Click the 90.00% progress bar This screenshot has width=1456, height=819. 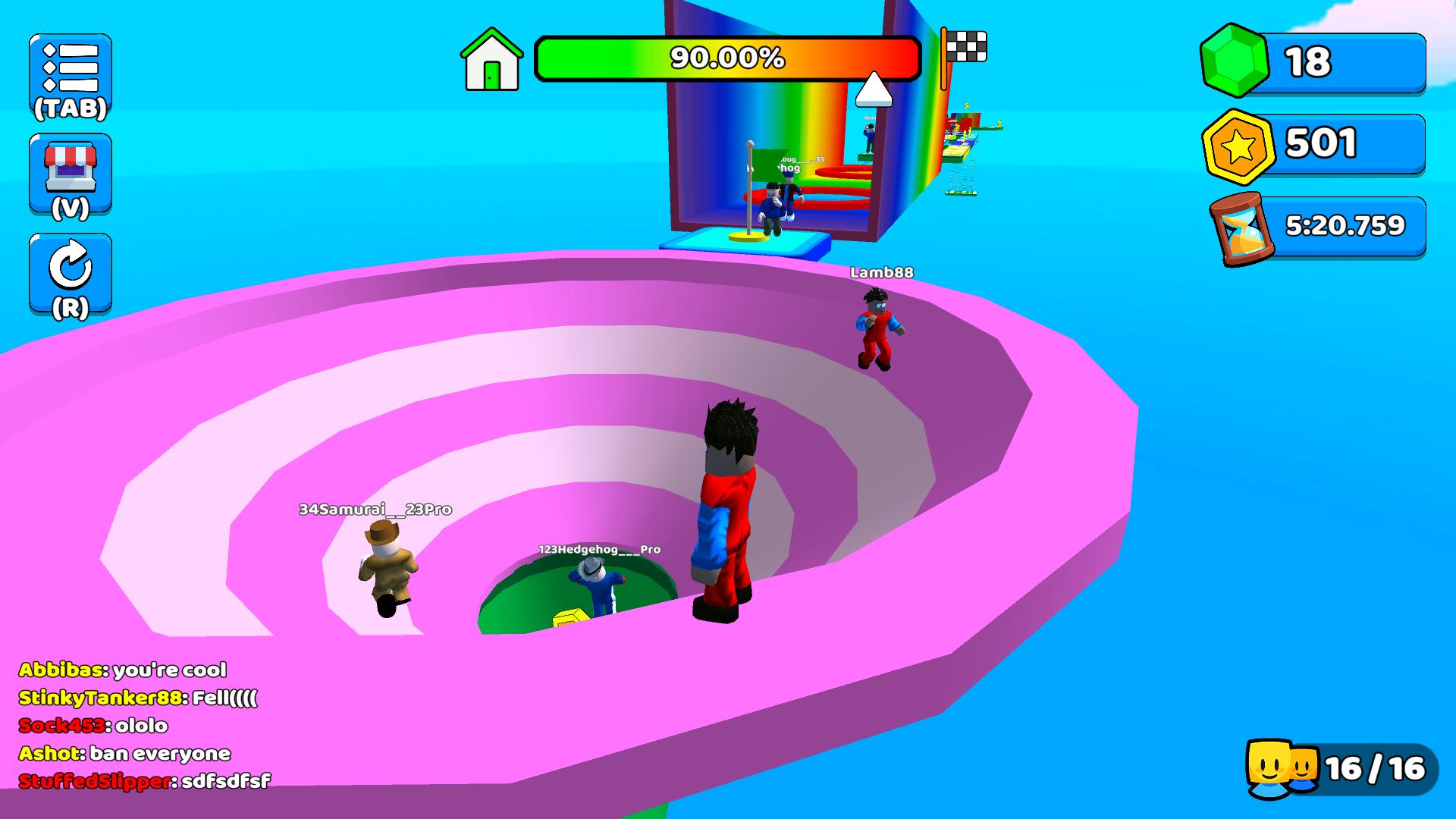click(x=726, y=57)
